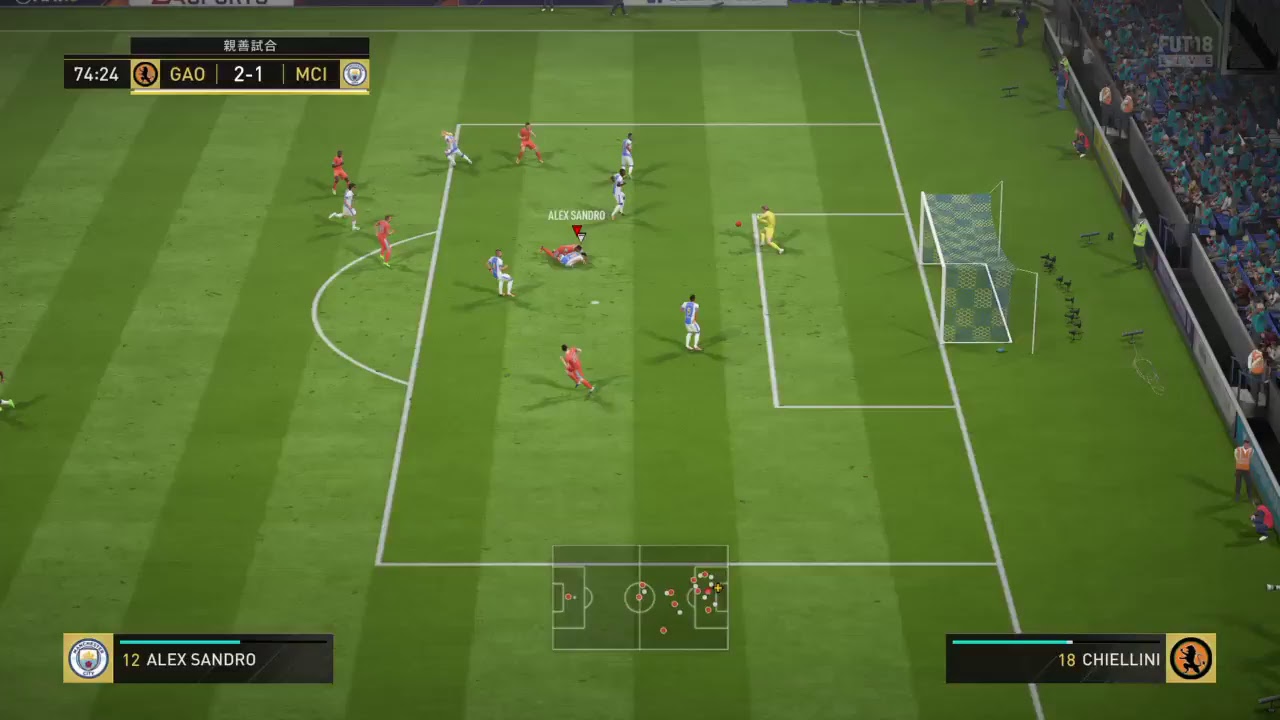The image size is (1280, 720).
Task: Click the pitch radar minimap
Action: click(640, 597)
